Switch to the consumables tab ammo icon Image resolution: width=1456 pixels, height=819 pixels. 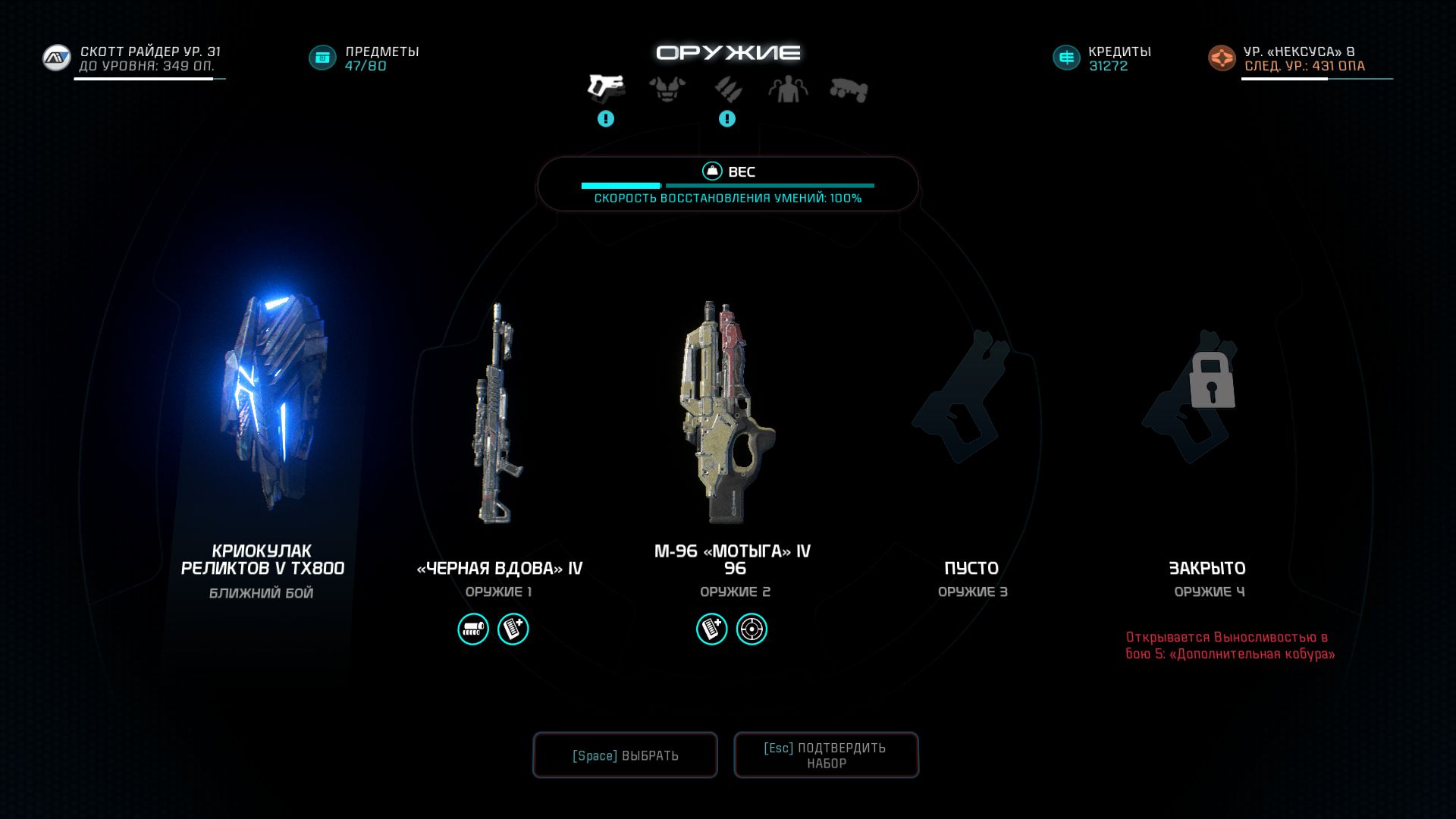click(x=727, y=89)
